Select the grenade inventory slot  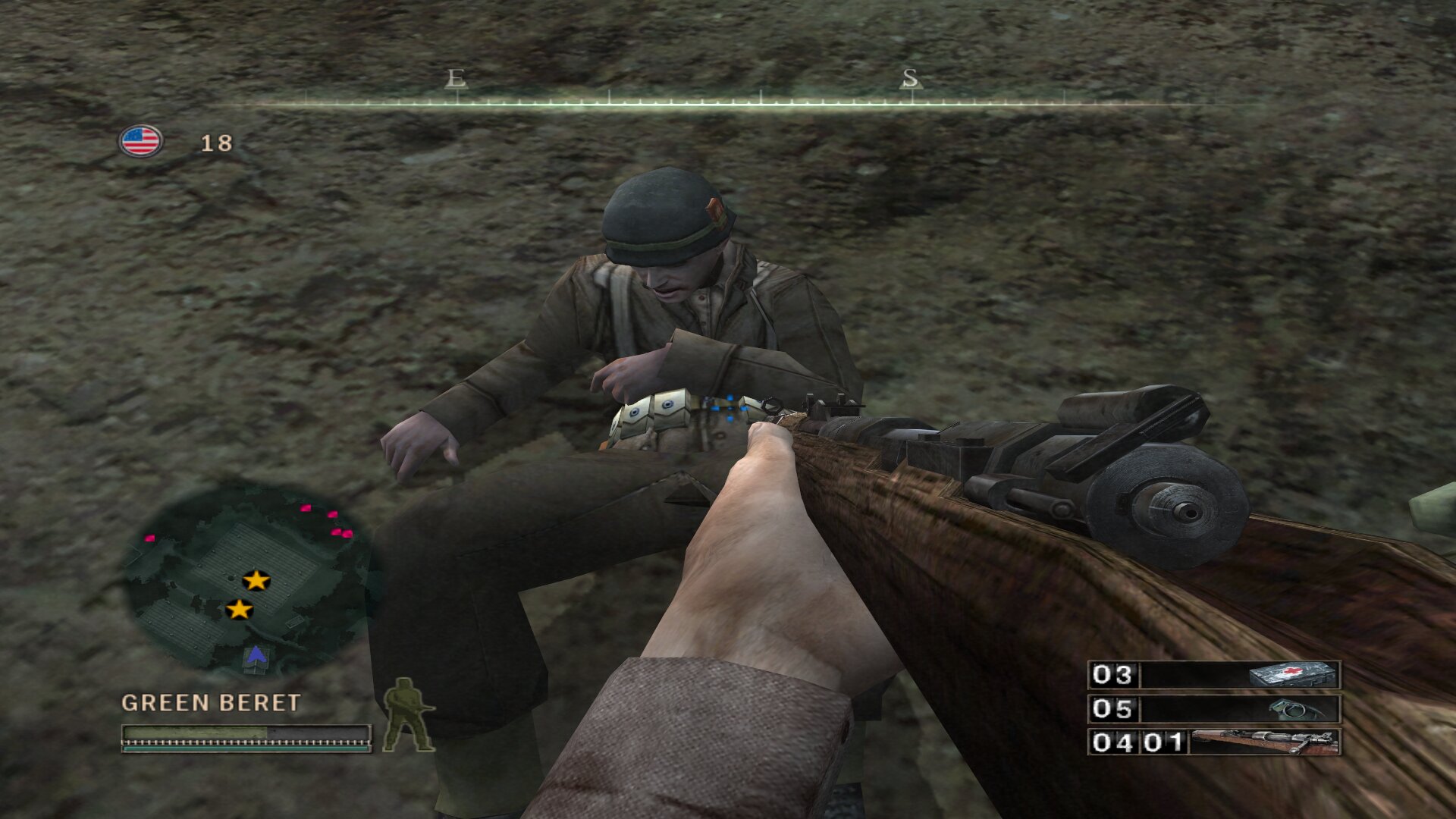[x=1214, y=709]
